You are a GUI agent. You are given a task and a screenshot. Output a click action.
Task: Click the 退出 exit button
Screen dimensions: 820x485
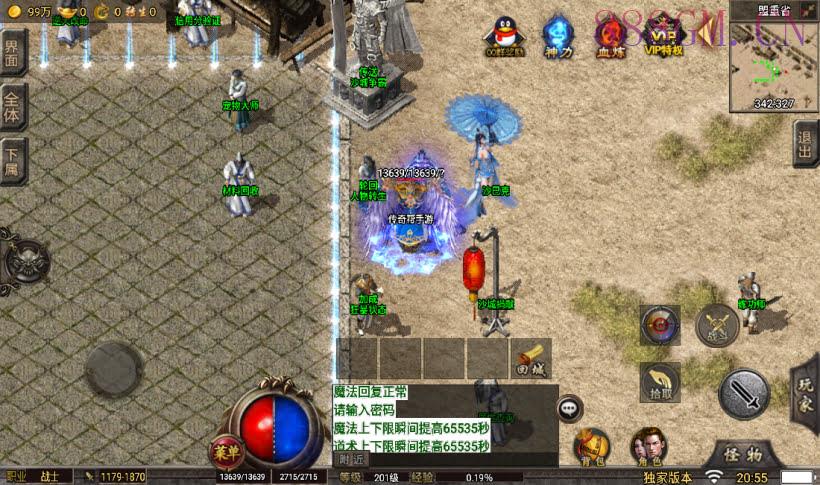805,145
